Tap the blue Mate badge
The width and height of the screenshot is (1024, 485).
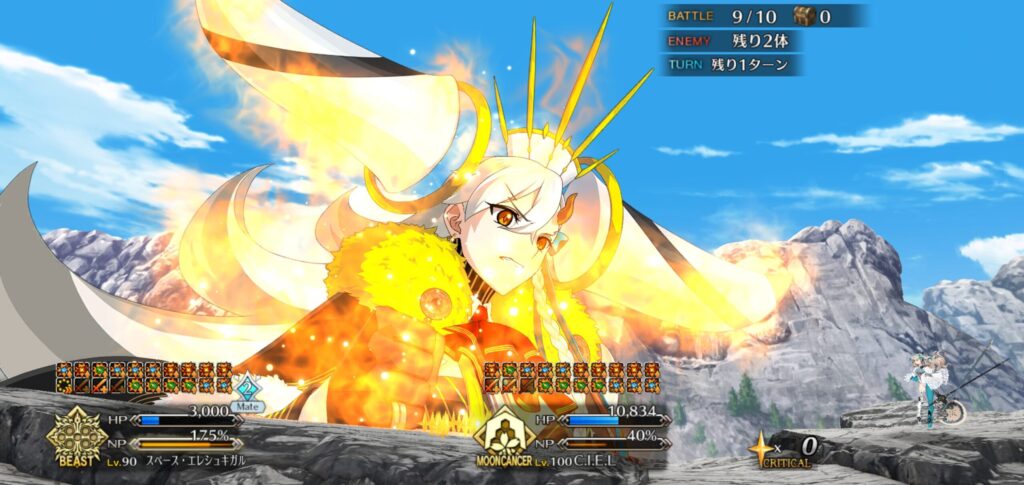(x=248, y=391)
